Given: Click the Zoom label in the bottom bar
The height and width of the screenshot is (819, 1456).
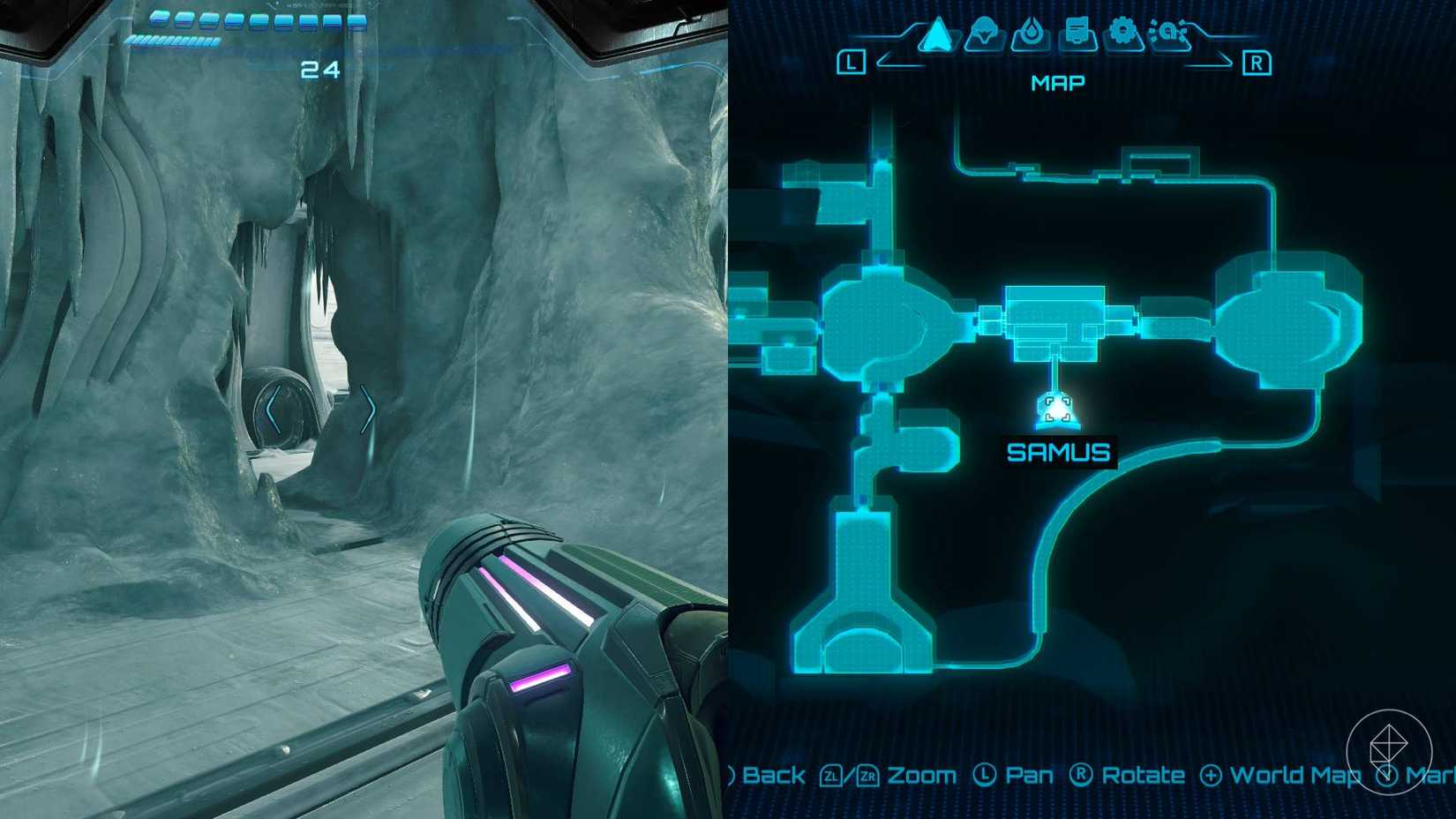Looking at the screenshot, I should coord(922,775).
